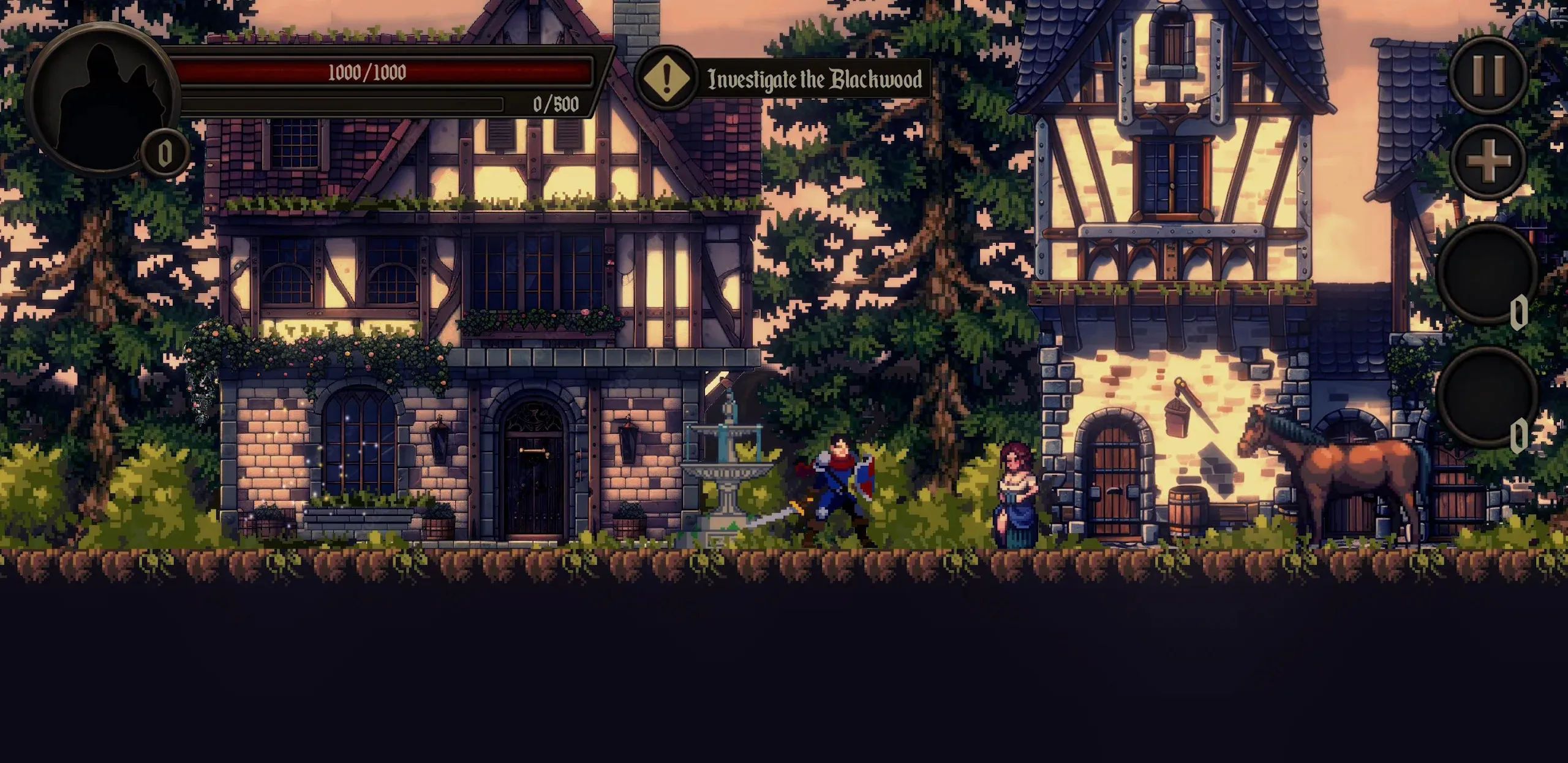Open the character portrait silhouette
This screenshot has height=763, width=1568.
(100, 98)
